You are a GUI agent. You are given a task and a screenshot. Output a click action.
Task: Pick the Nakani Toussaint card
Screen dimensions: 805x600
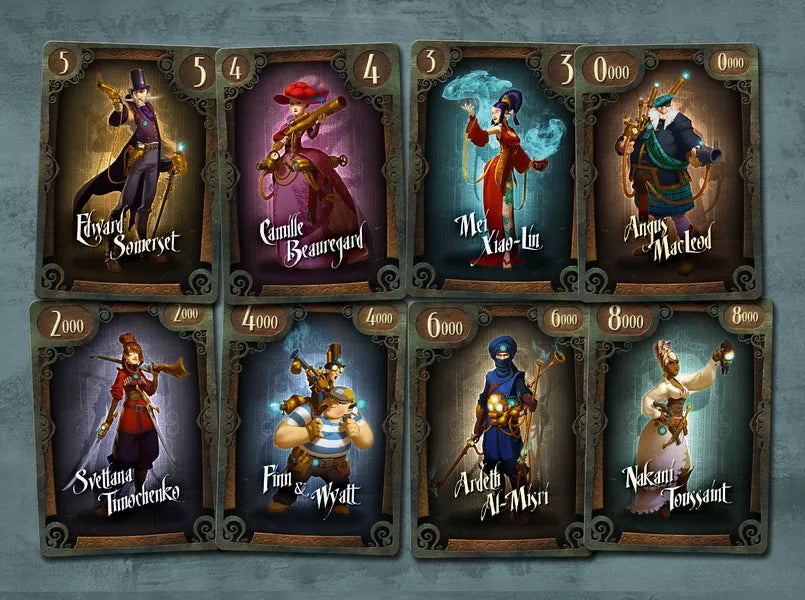[680, 425]
